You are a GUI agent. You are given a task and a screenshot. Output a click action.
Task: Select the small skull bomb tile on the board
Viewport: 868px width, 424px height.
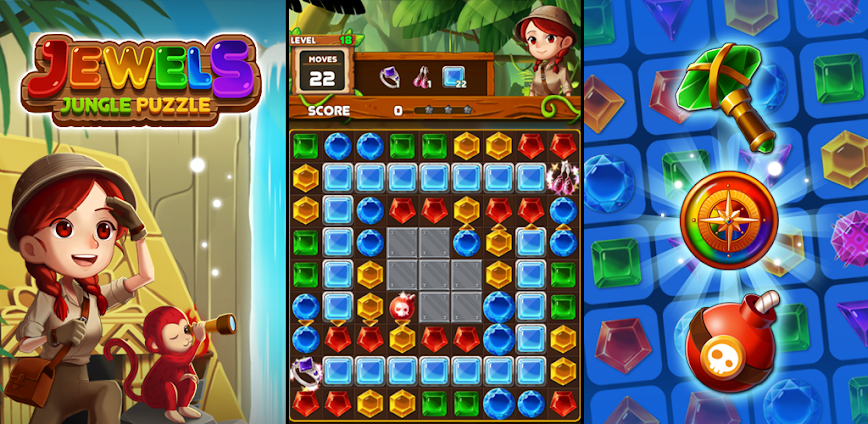(402, 307)
